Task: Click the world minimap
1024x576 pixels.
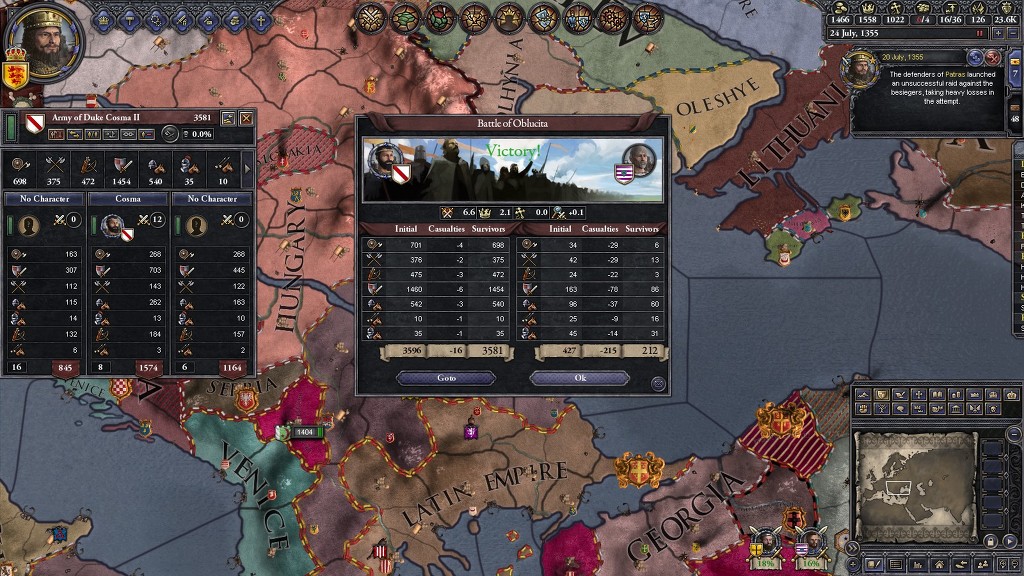Action: click(x=915, y=484)
